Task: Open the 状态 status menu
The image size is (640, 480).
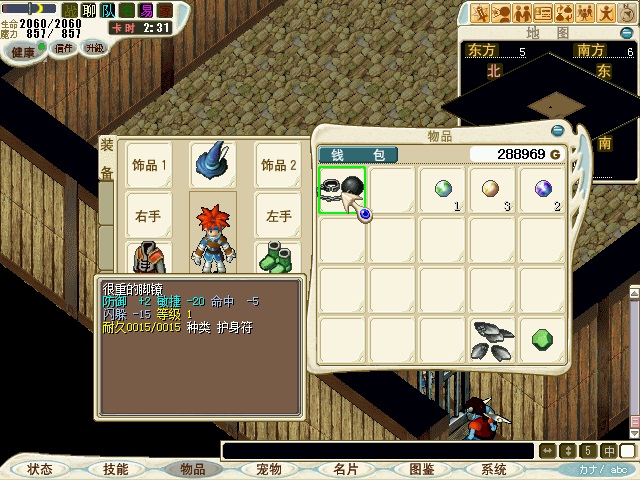Action: (x=40, y=469)
